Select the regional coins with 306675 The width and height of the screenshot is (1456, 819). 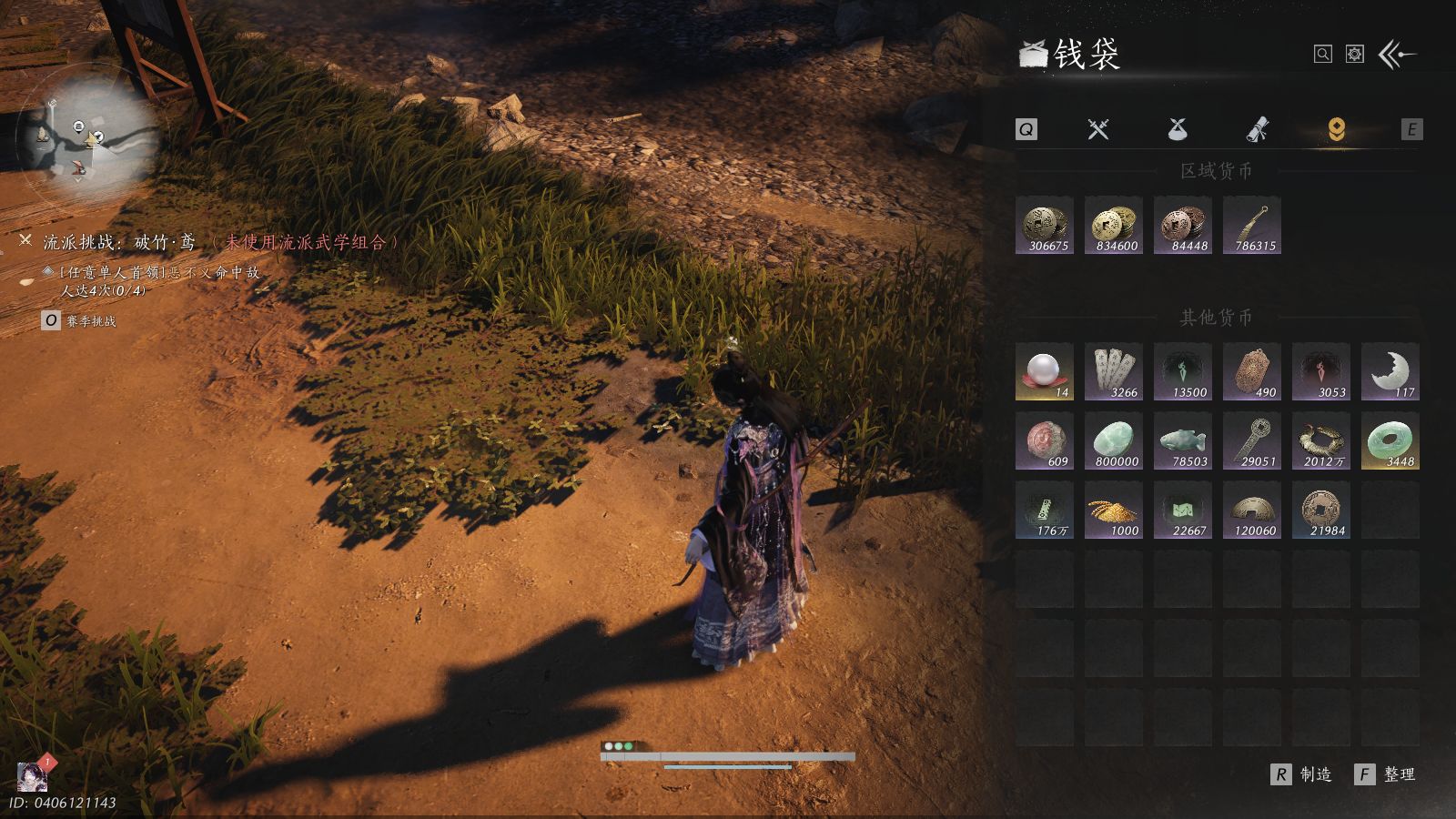point(1045,225)
